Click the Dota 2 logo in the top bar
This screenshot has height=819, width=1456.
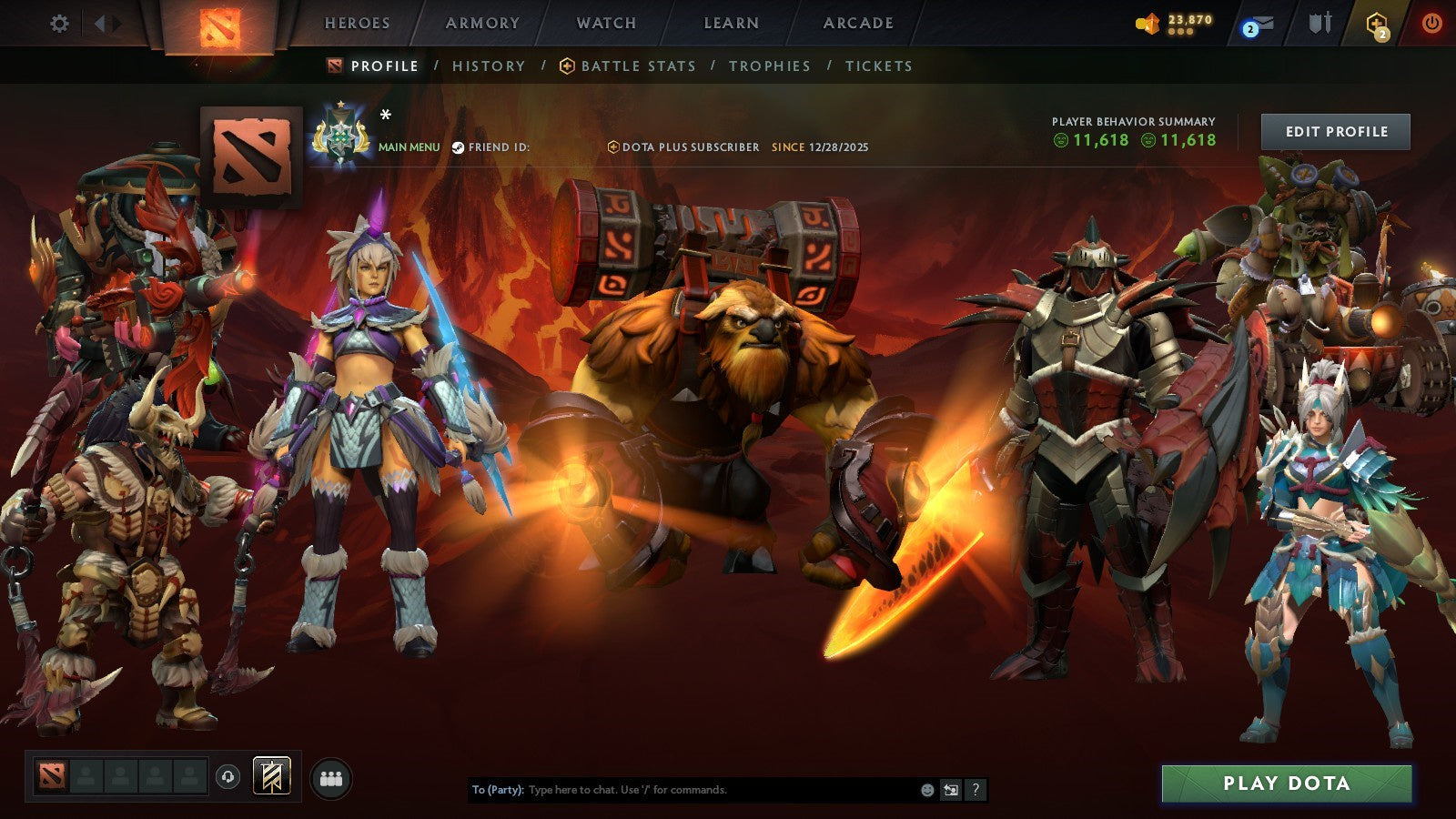218,25
